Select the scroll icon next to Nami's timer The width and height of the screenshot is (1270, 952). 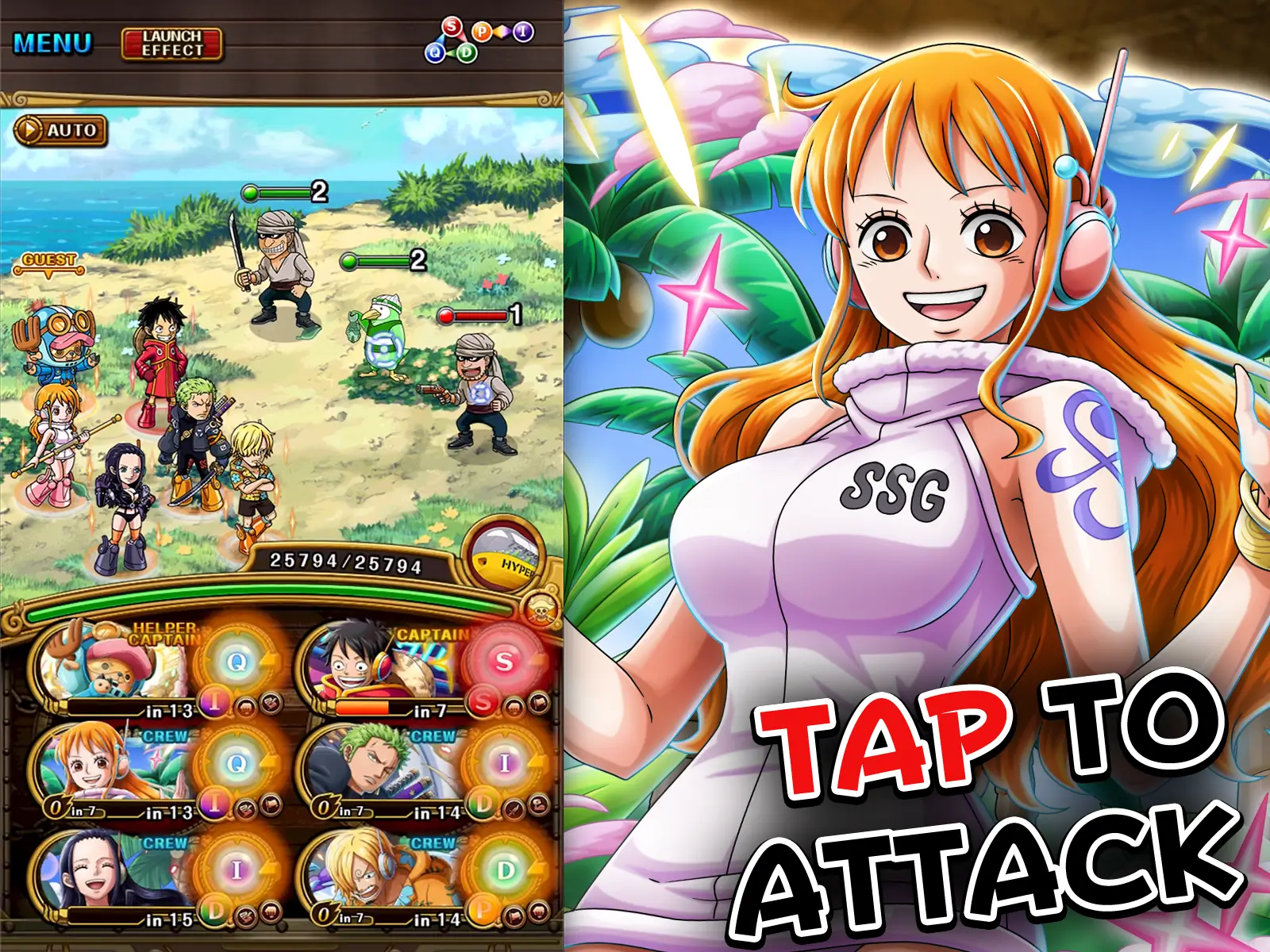pos(269,807)
